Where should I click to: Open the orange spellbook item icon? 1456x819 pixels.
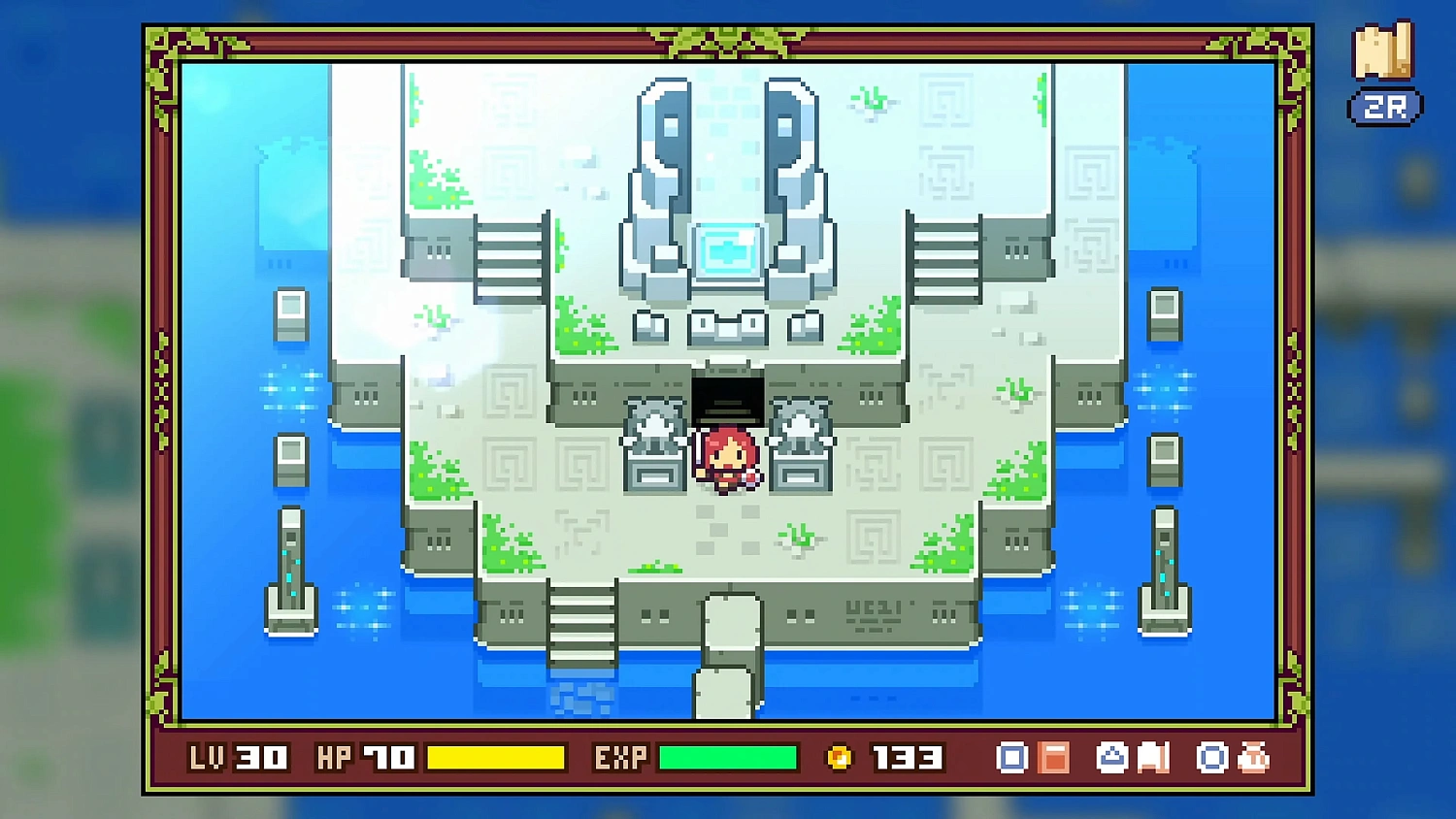[x=1053, y=757]
